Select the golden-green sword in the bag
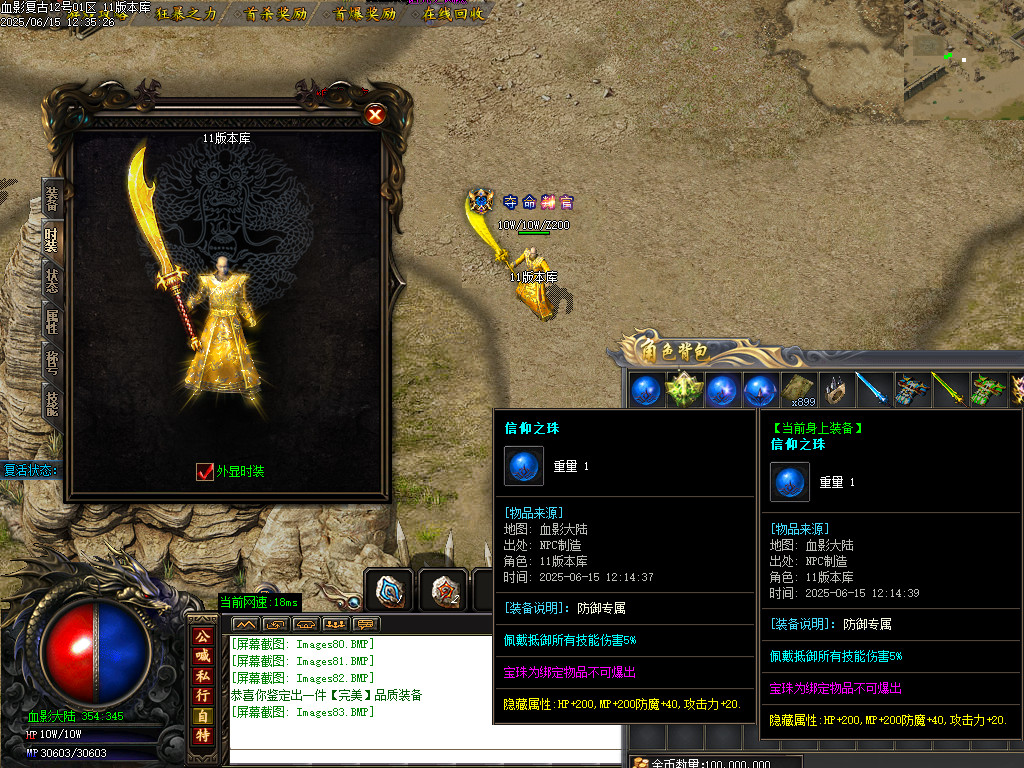The height and width of the screenshot is (768, 1024). [x=947, y=390]
